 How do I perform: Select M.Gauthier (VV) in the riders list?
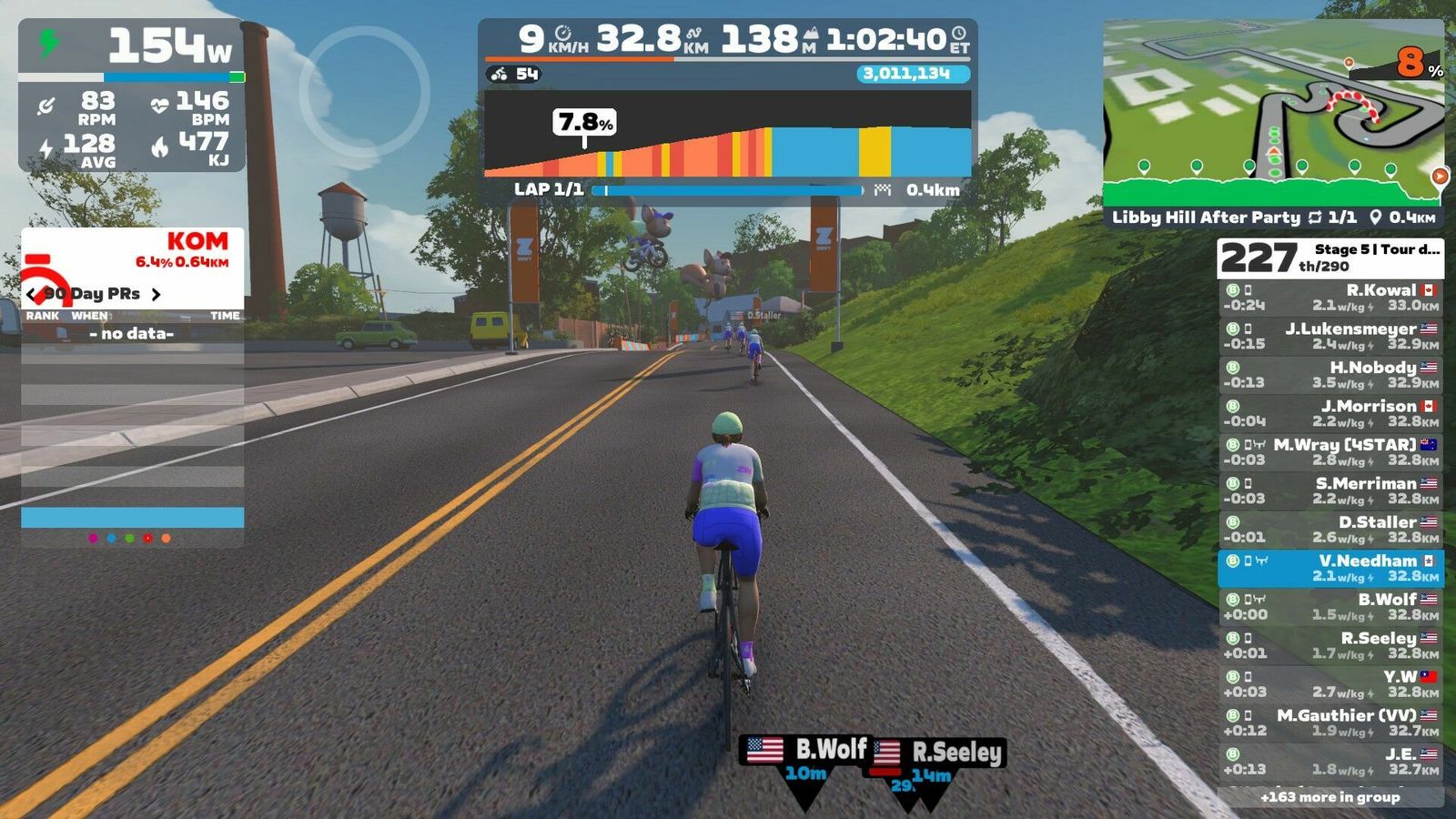(x=1330, y=723)
